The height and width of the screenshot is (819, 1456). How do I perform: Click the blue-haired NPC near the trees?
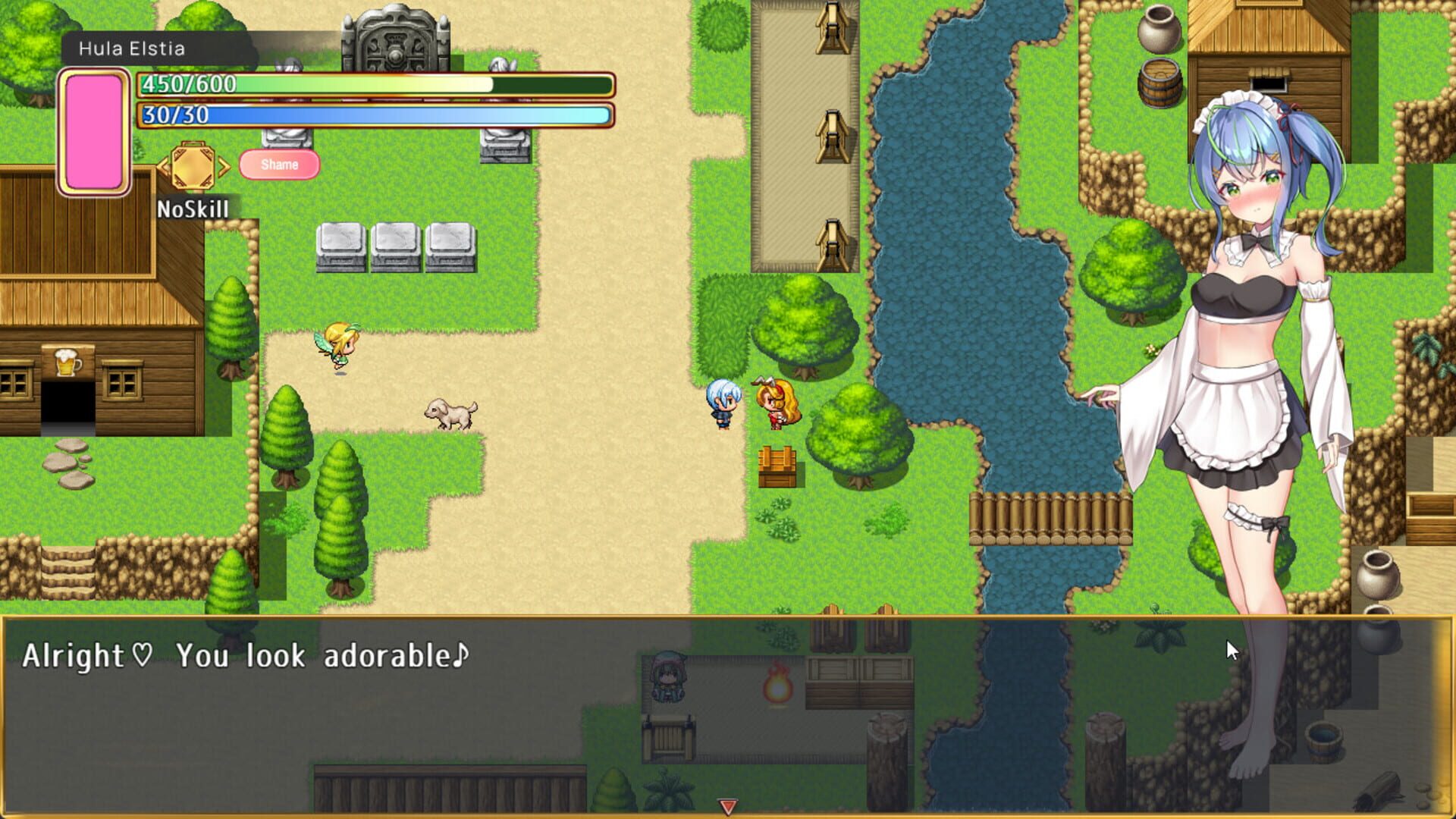point(723,402)
